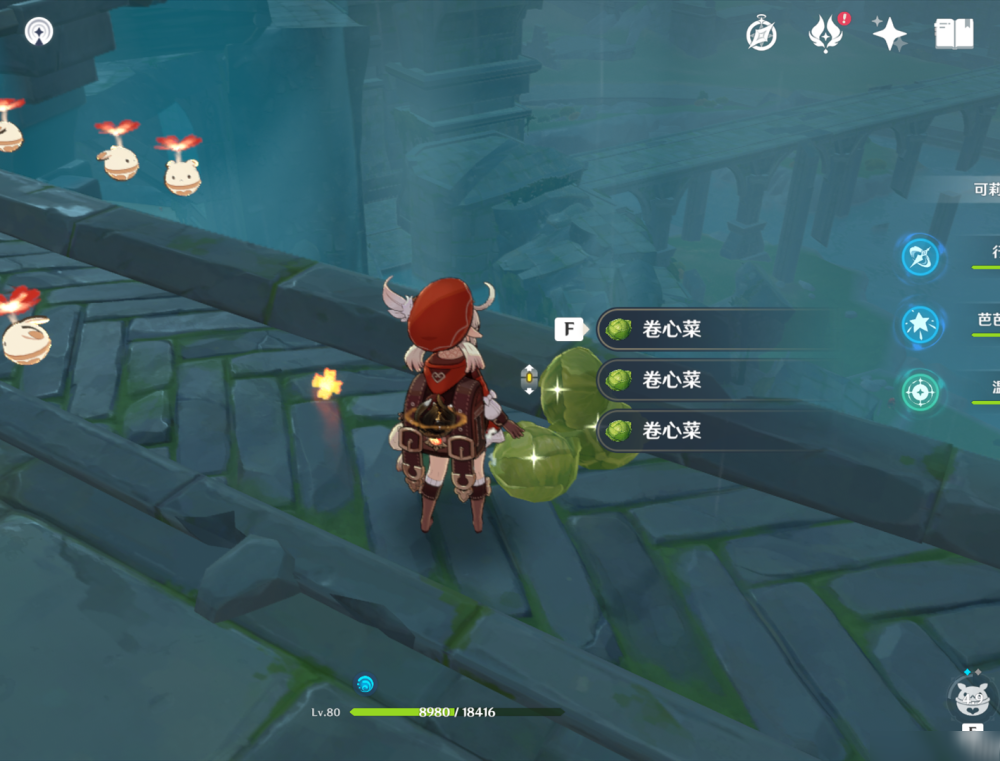Screen dimensions: 1000x761
Task: Open the open-book adventurer handbook icon
Action: pyautogui.click(x=953, y=34)
